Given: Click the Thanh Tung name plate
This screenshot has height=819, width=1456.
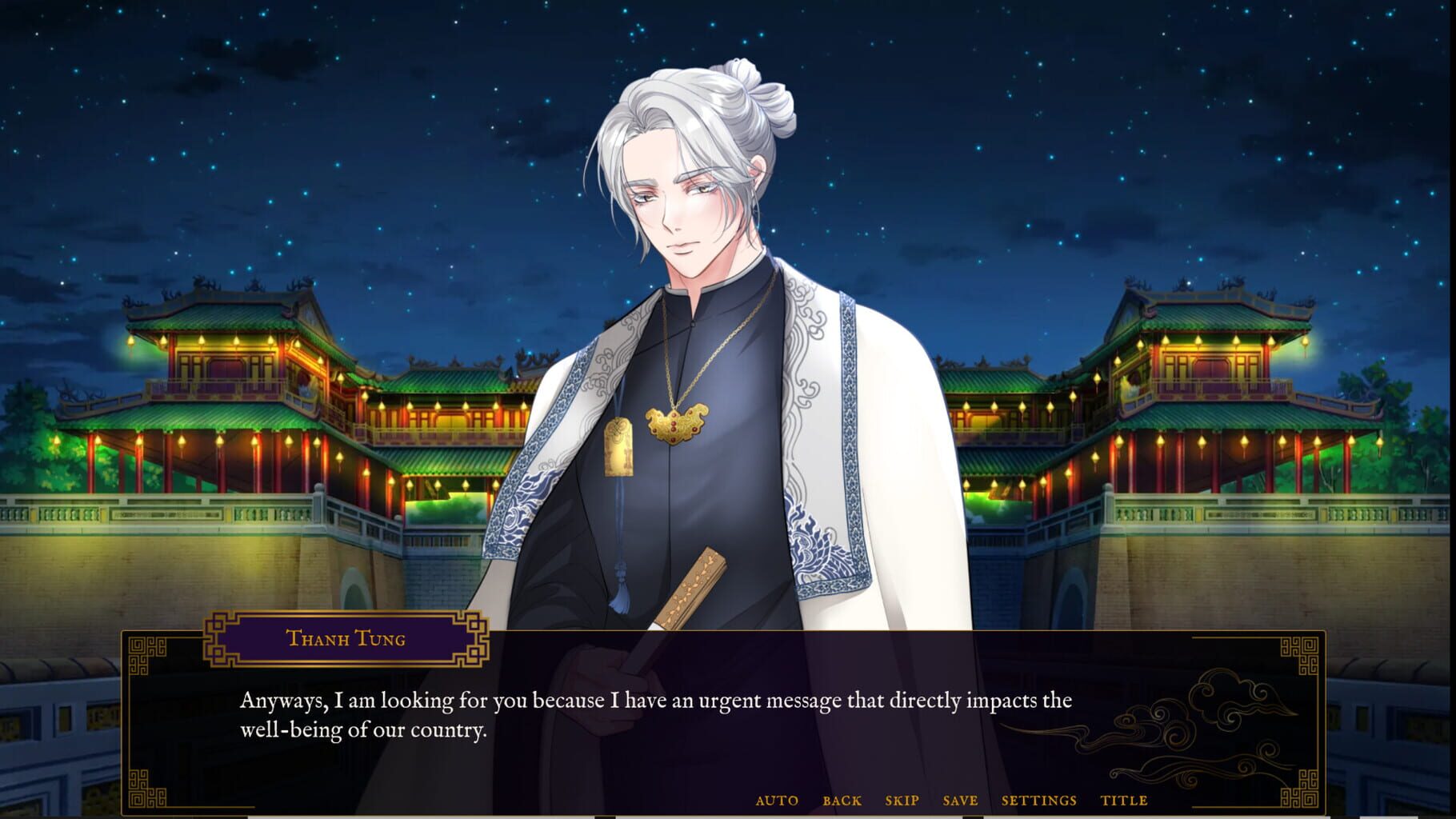Looking at the screenshot, I should tap(346, 638).
